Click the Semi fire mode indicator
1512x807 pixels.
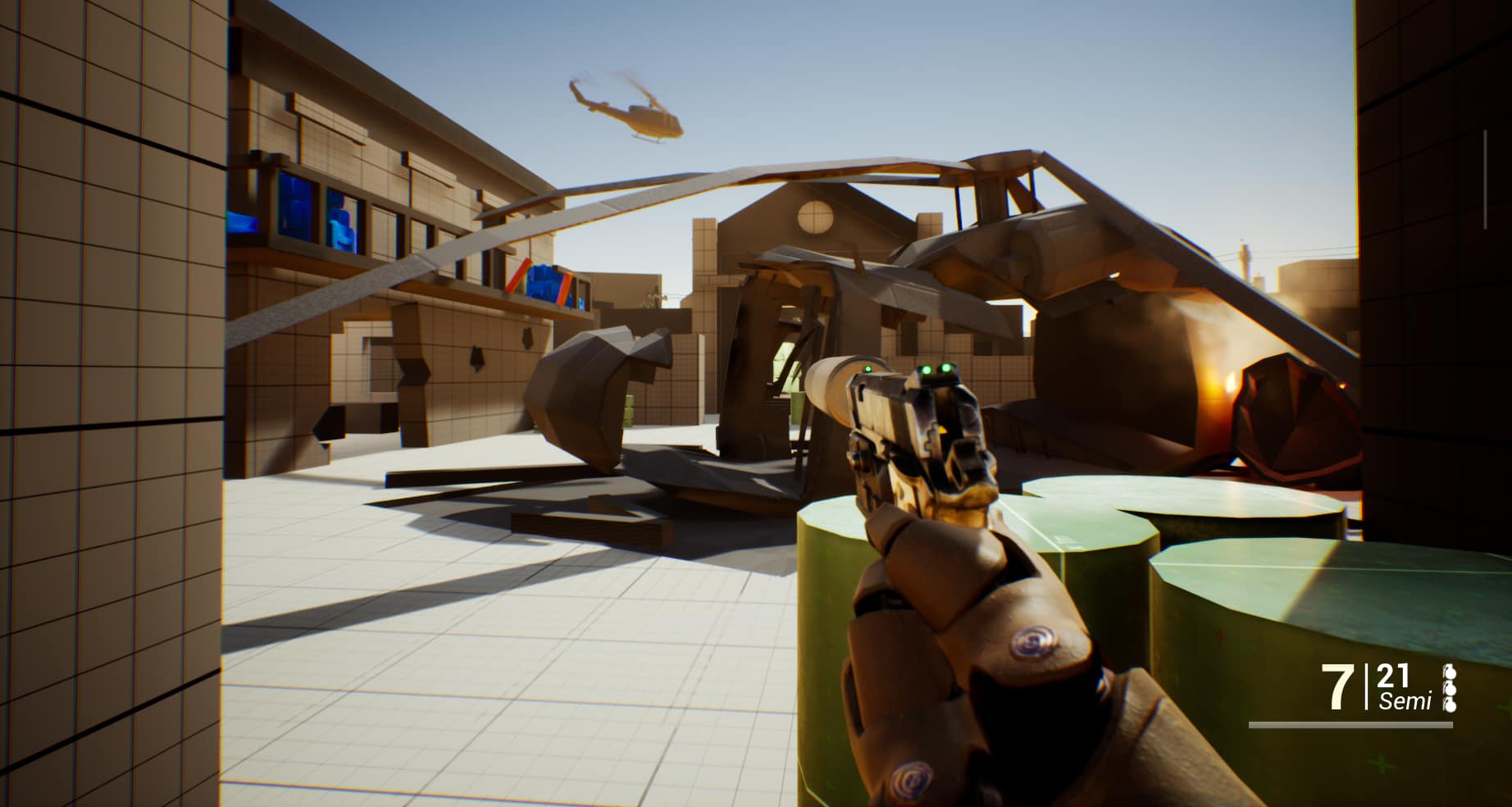tap(1405, 702)
